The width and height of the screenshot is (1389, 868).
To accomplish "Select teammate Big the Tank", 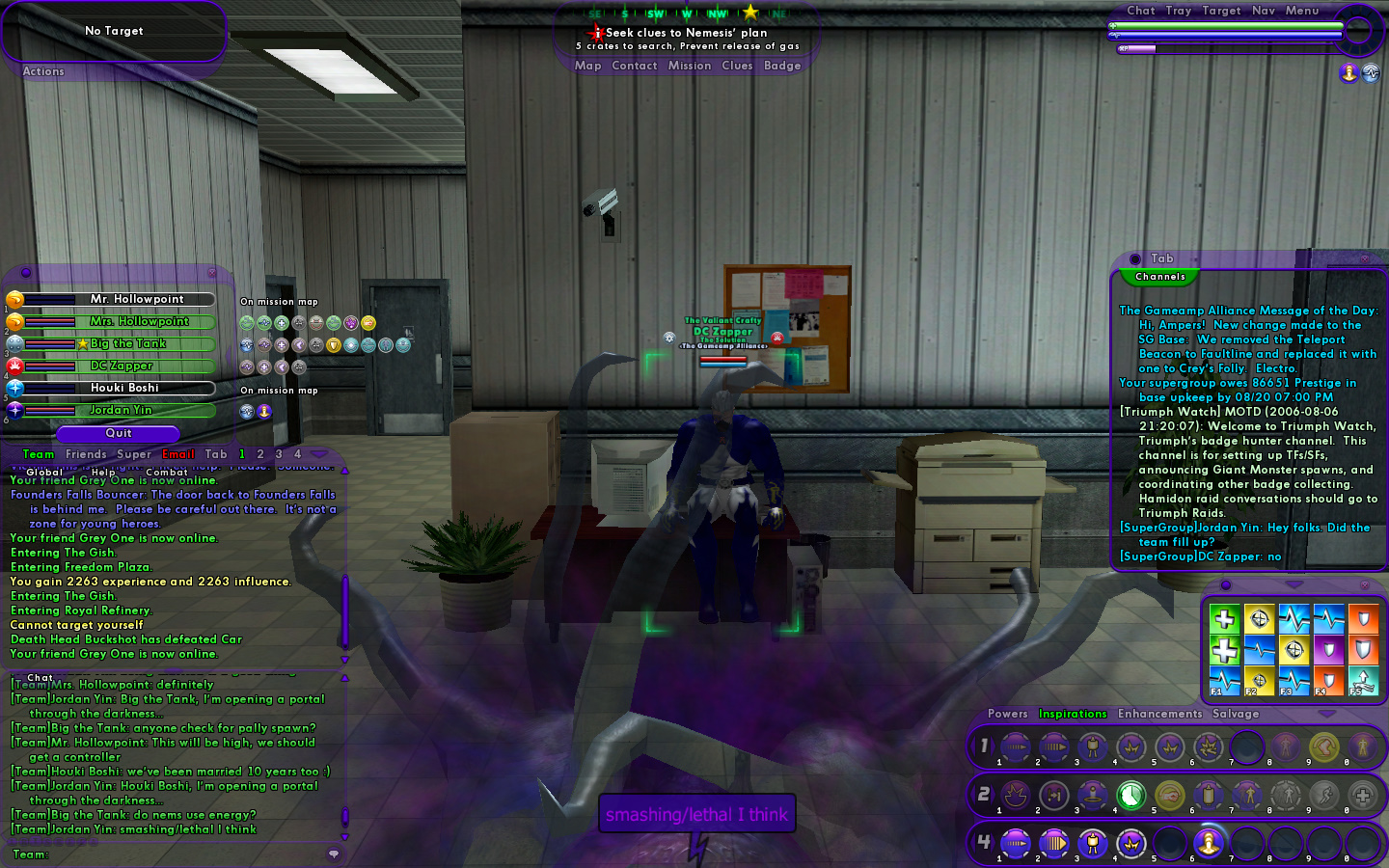I will pyautogui.click(x=128, y=343).
